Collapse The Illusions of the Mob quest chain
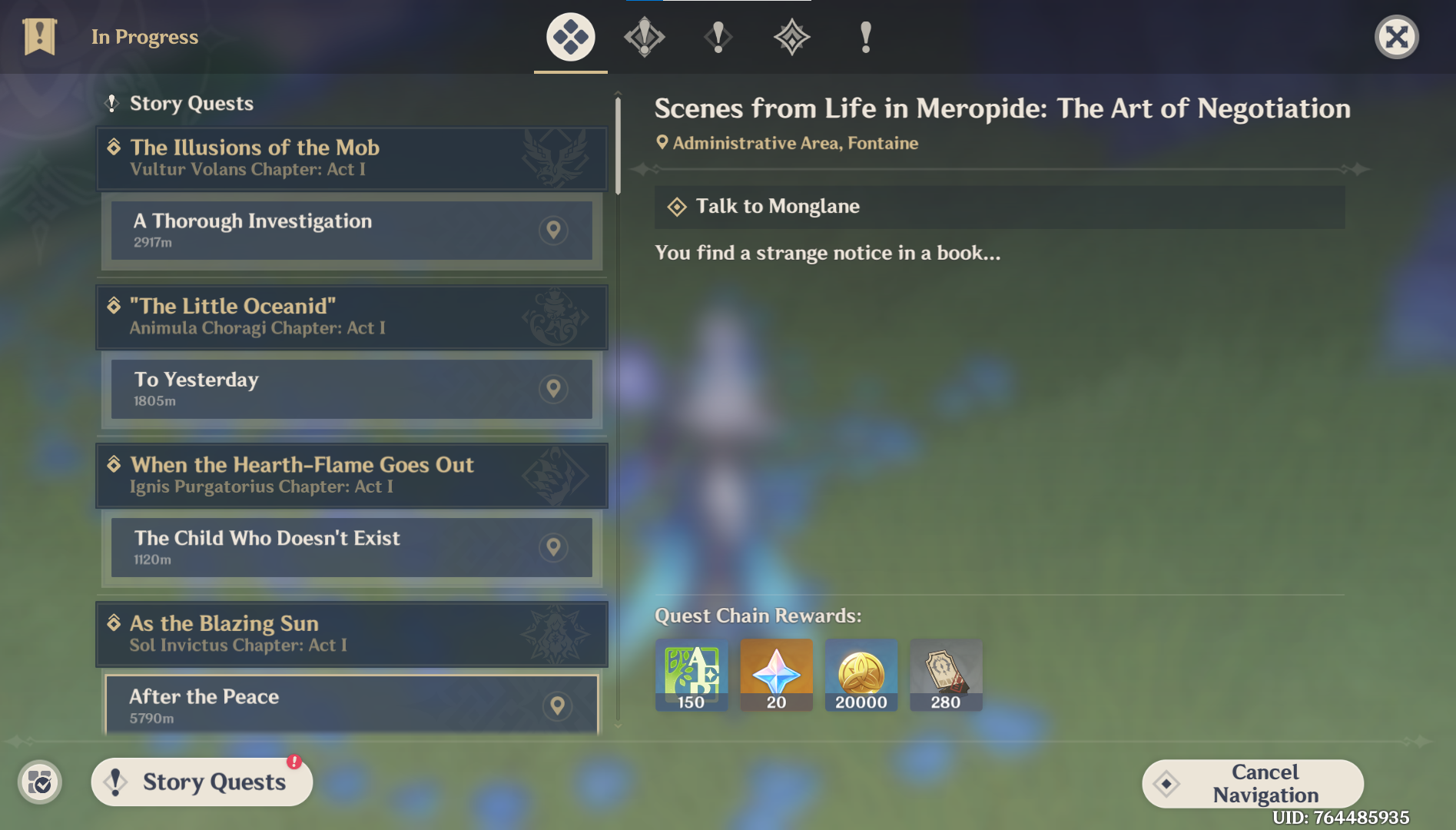Viewport: 1456px width, 830px height. pyautogui.click(x=350, y=158)
